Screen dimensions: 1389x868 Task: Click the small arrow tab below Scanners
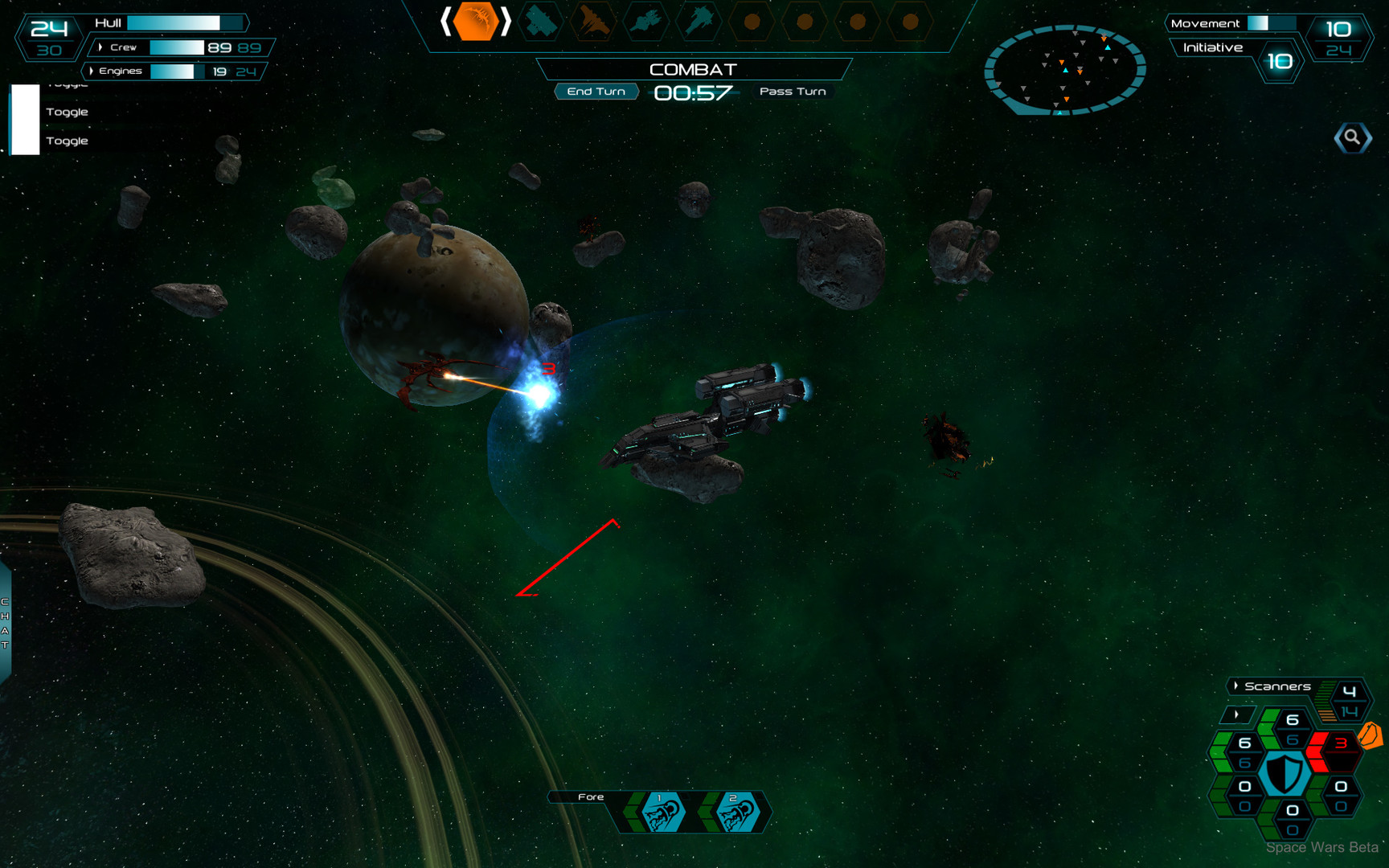click(1236, 714)
